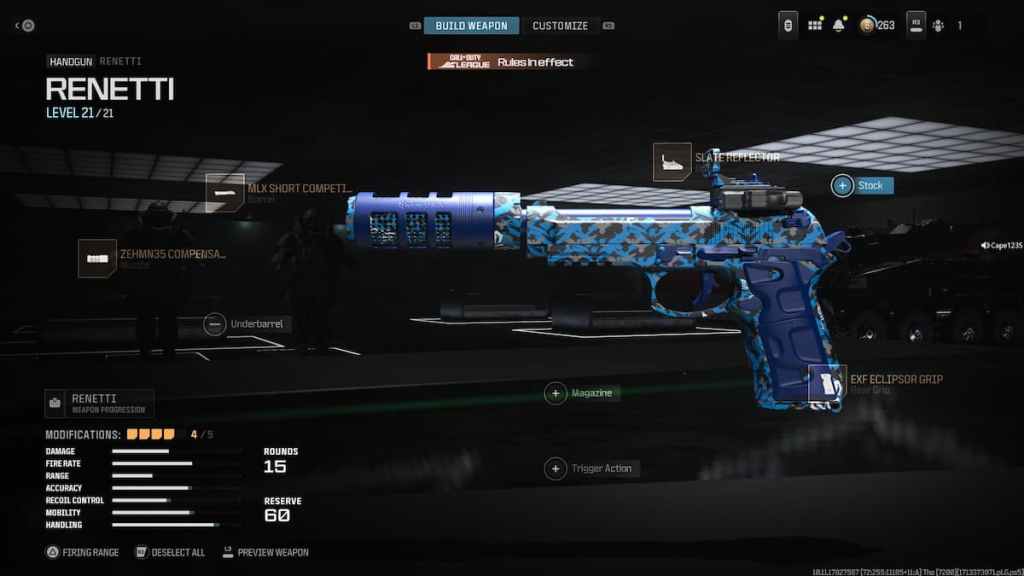The image size is (1024, 576).
Task: Preview the weapon
Action: click(265, 552)
